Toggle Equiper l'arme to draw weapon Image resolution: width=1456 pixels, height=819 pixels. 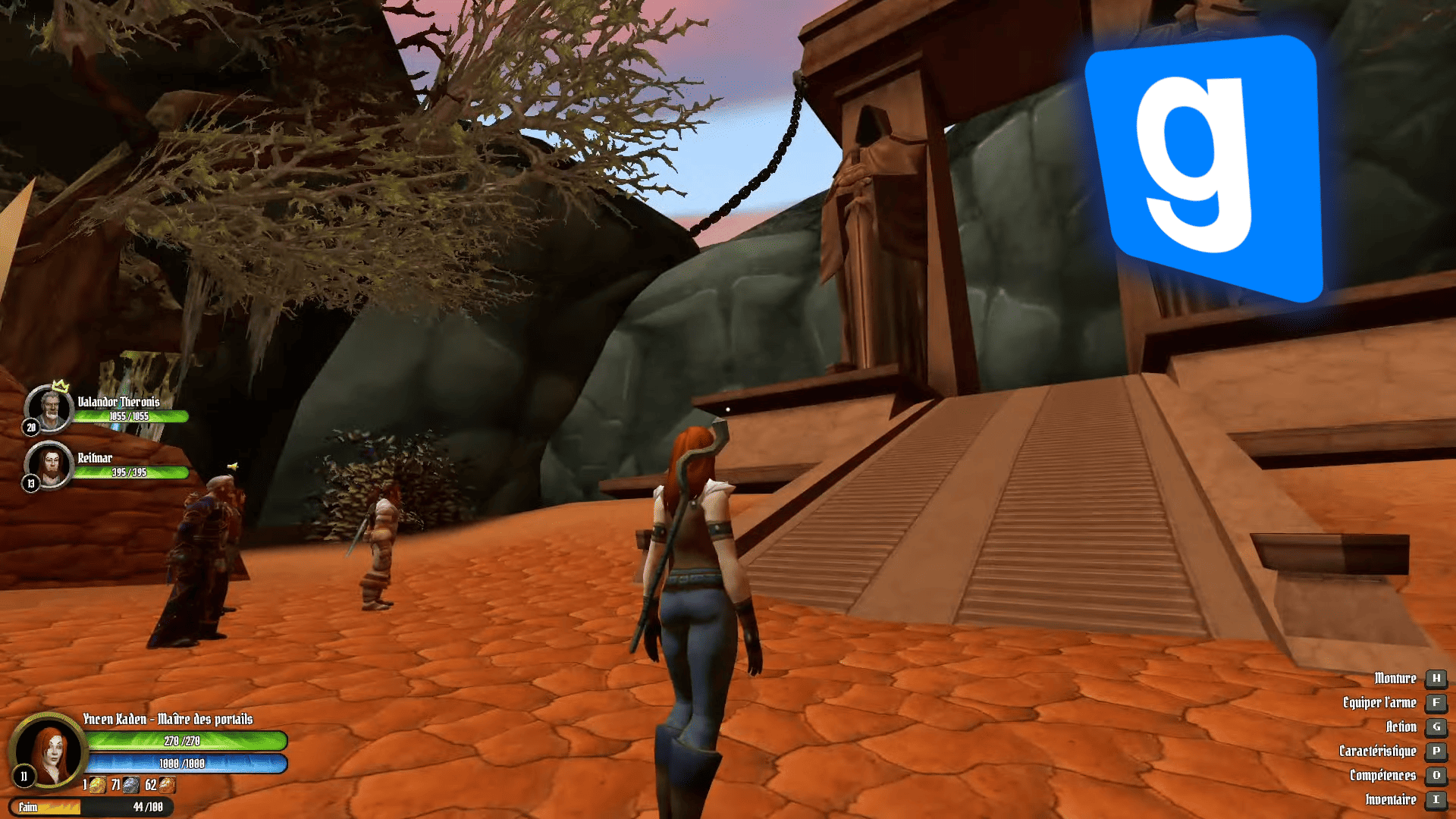(1380, 703)
